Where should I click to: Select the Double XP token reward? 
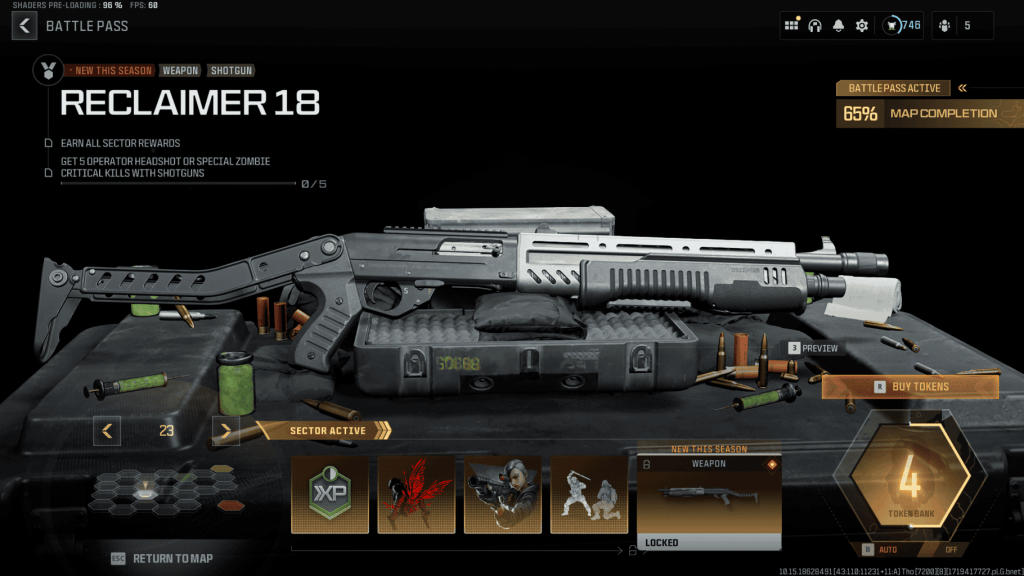point(329,495)
